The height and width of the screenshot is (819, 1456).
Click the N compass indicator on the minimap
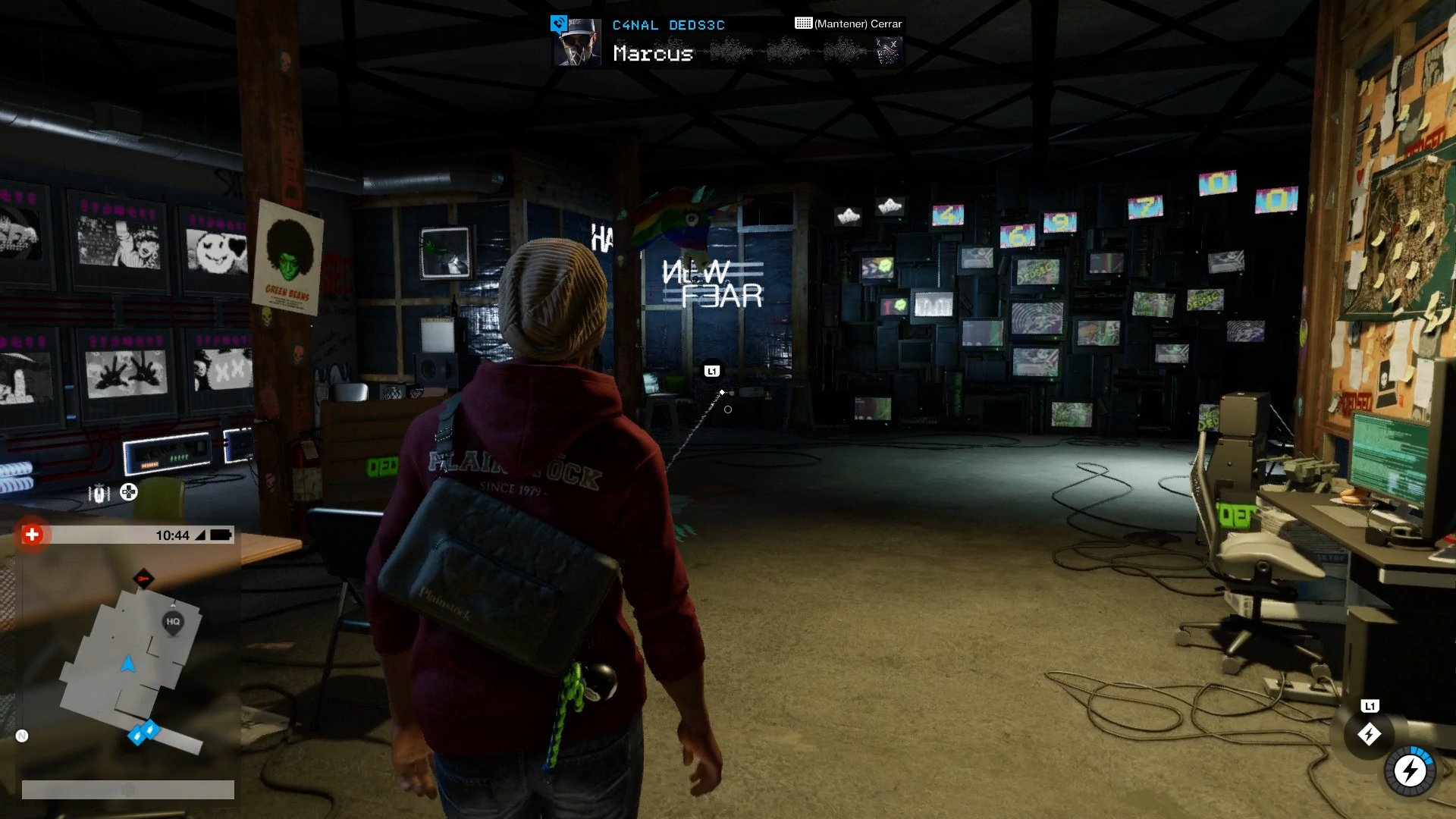[x=21, y=735]
